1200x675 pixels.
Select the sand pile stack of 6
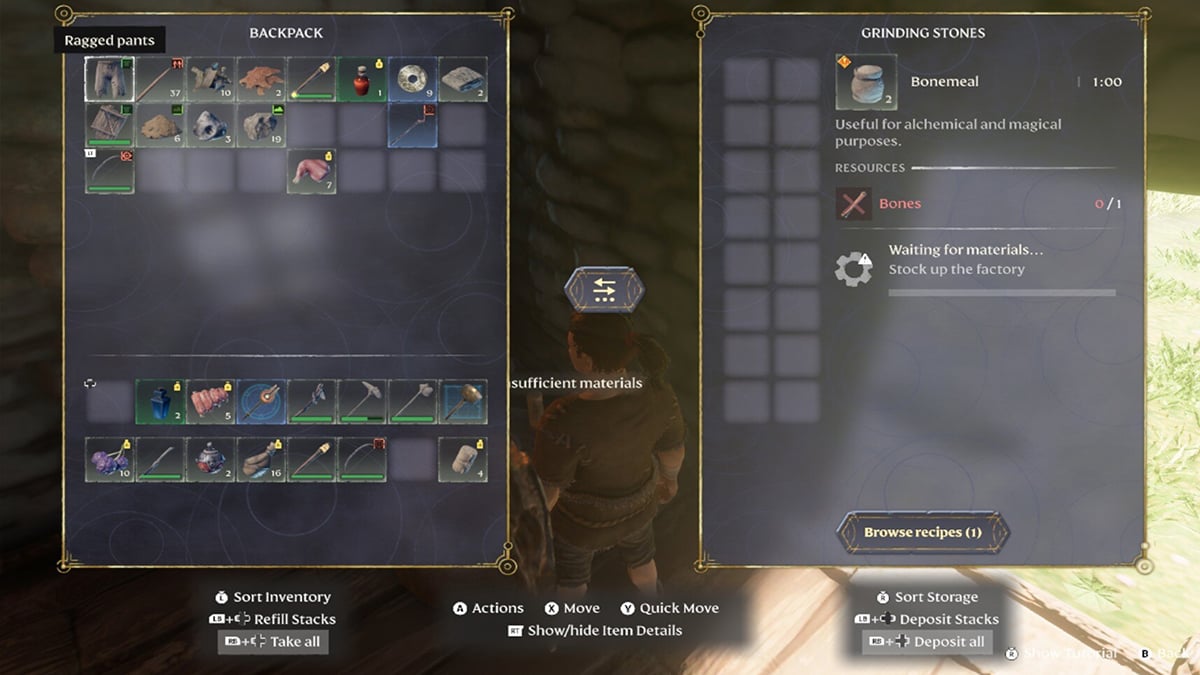click(x=160, y=126)
